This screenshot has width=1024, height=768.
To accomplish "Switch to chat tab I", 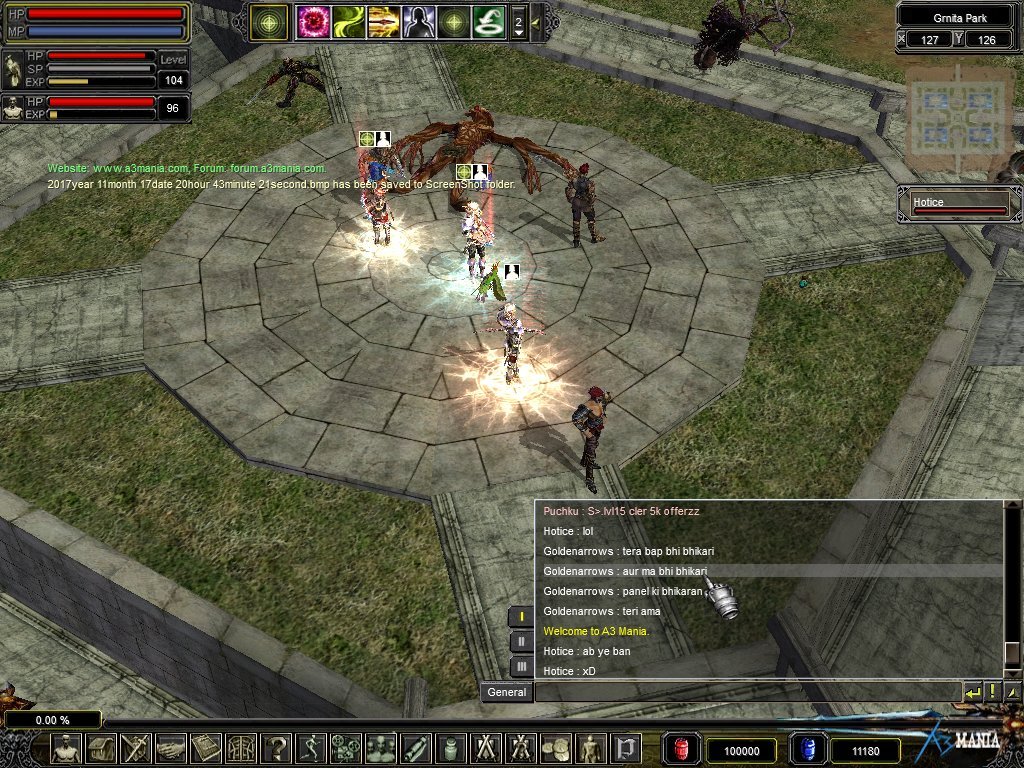I will click(x=521, y=616).
